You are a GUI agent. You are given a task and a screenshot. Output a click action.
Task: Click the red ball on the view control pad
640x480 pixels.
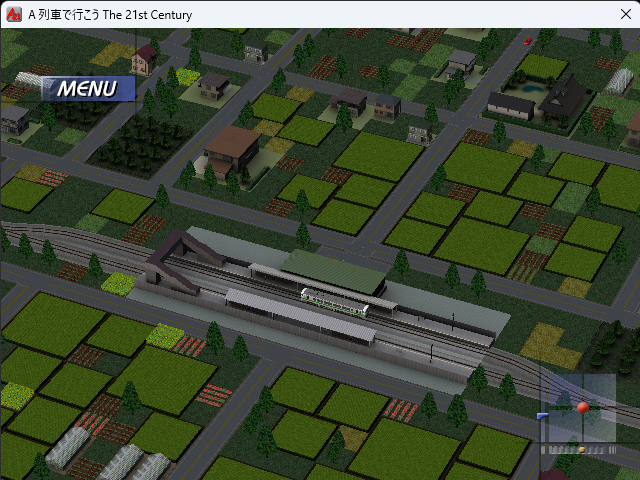click(583, 408)
